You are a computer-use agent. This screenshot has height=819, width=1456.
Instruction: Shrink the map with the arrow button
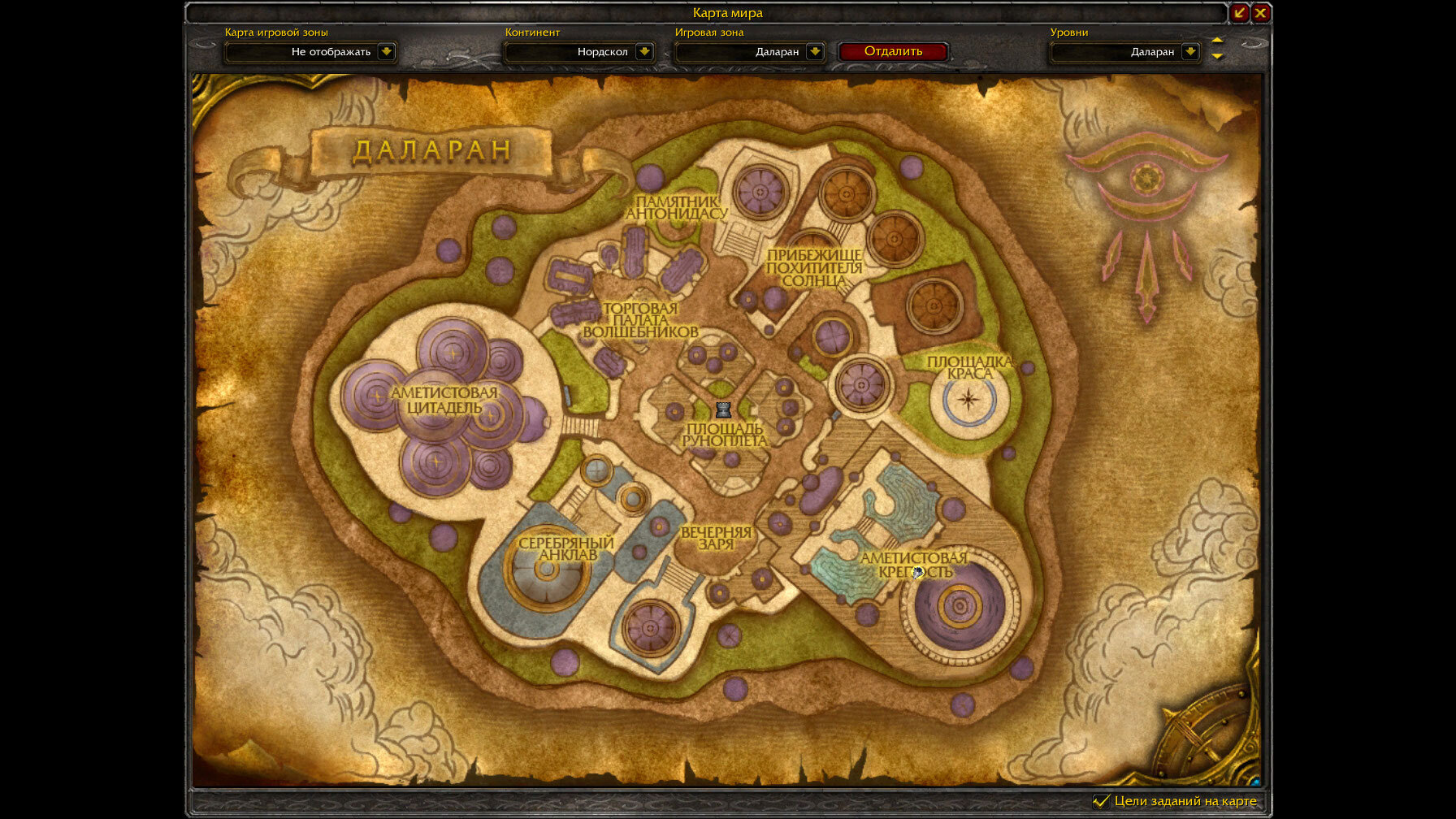(x=1239, y=12)
